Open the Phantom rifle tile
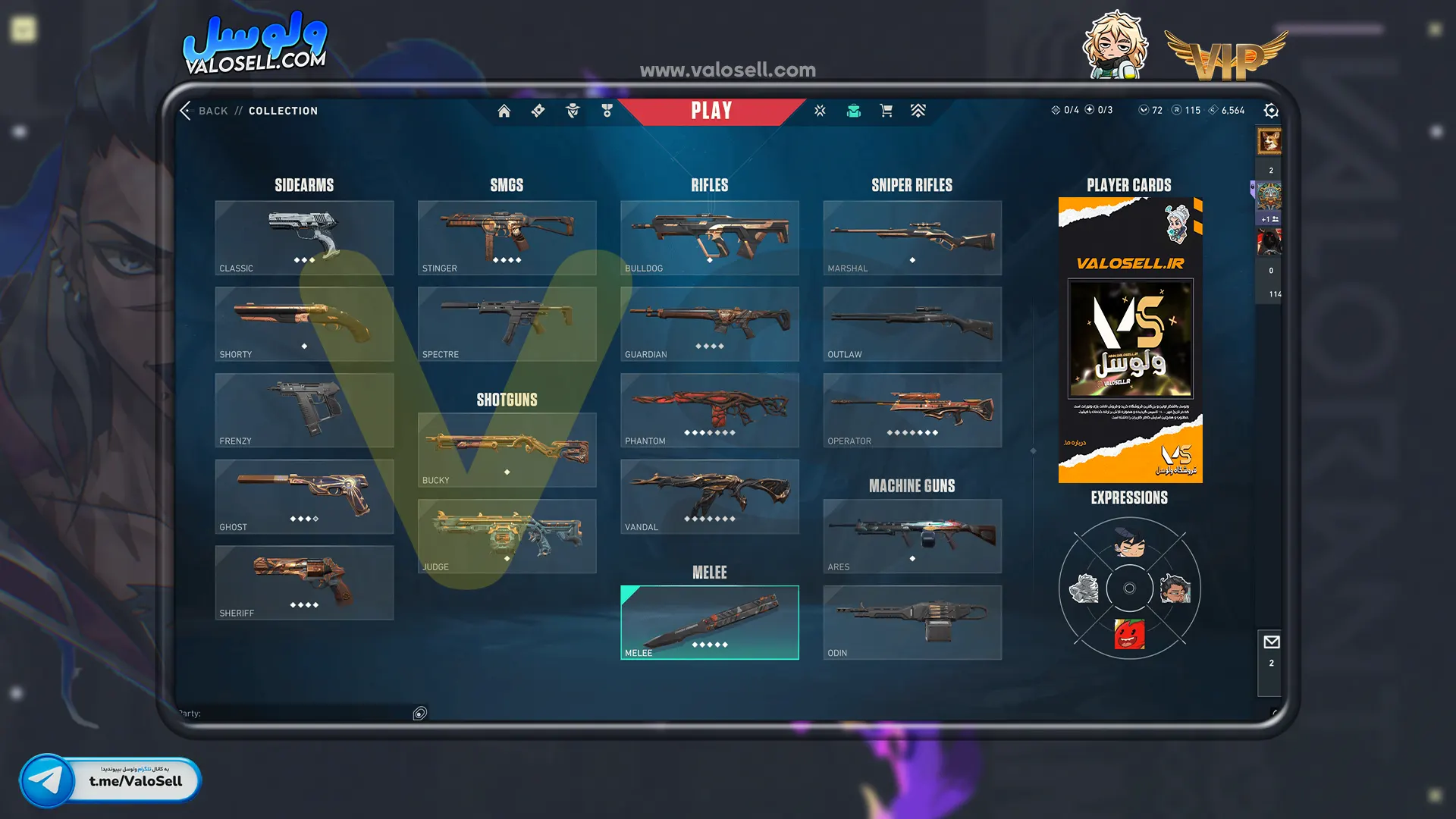1456x819 pixels. point(709,410)
